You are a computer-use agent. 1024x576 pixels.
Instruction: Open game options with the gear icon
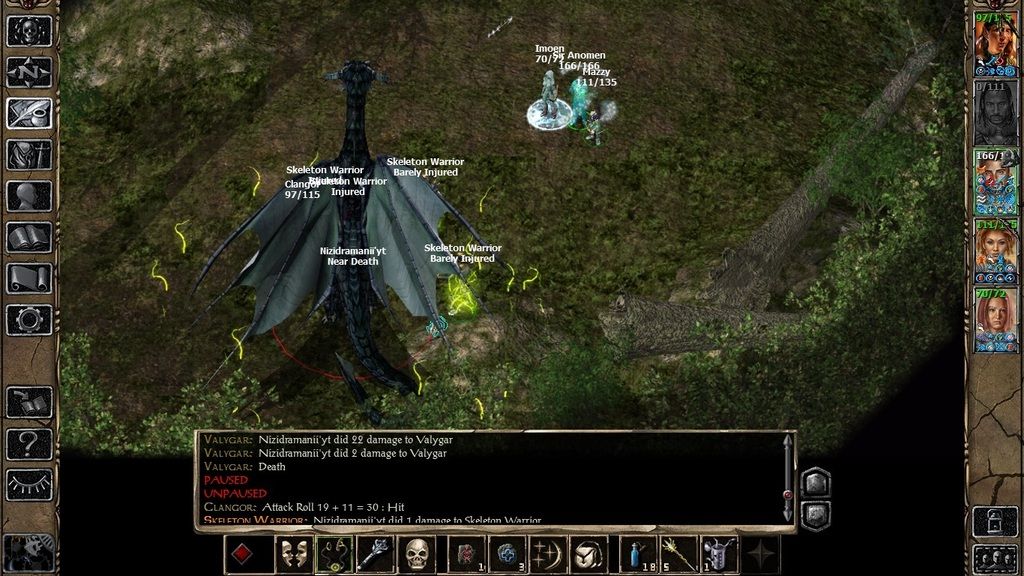[29, 320]
